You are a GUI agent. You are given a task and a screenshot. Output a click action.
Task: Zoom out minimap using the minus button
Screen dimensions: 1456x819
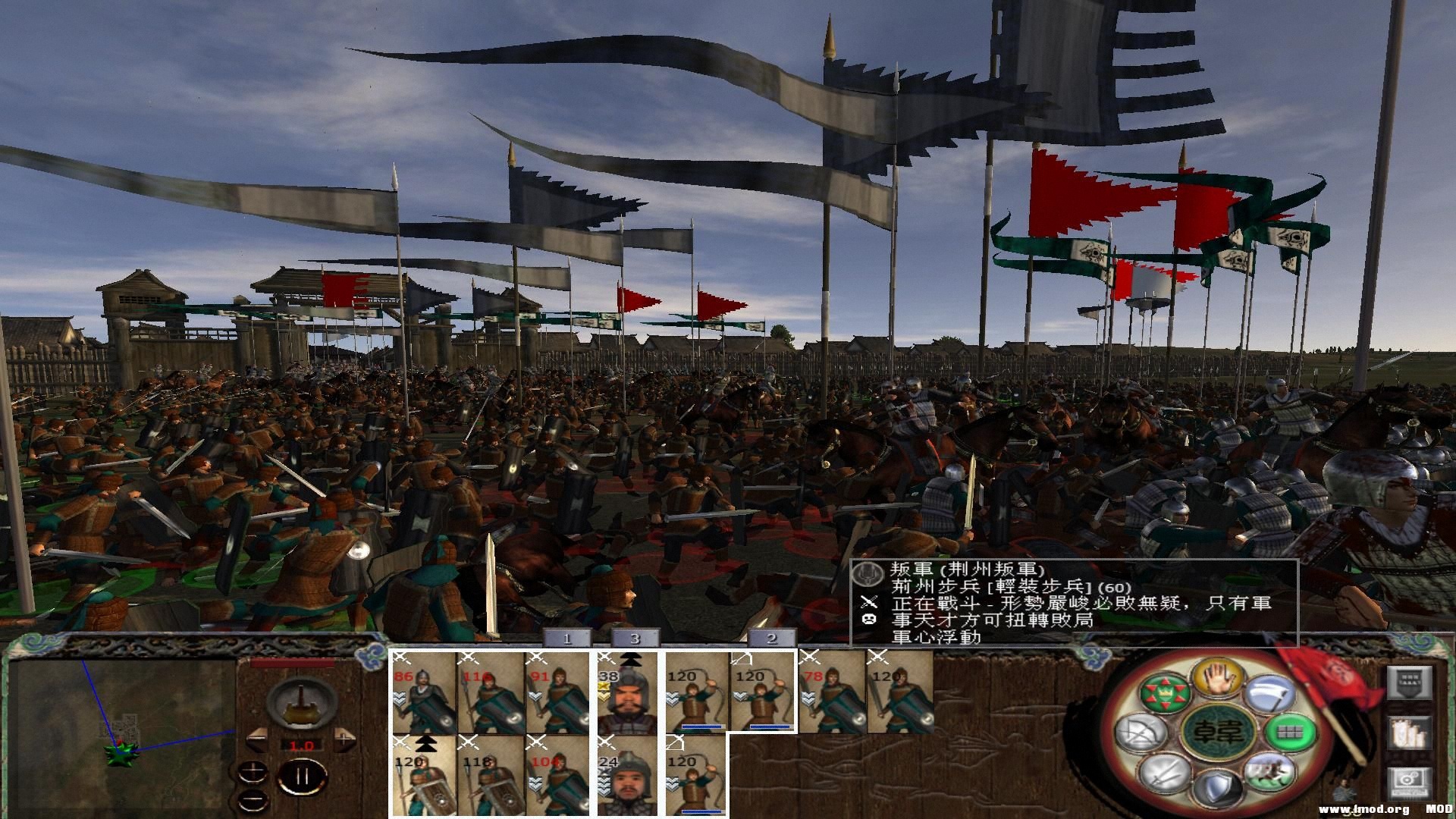pyautogui.click(x=253, y=799)
